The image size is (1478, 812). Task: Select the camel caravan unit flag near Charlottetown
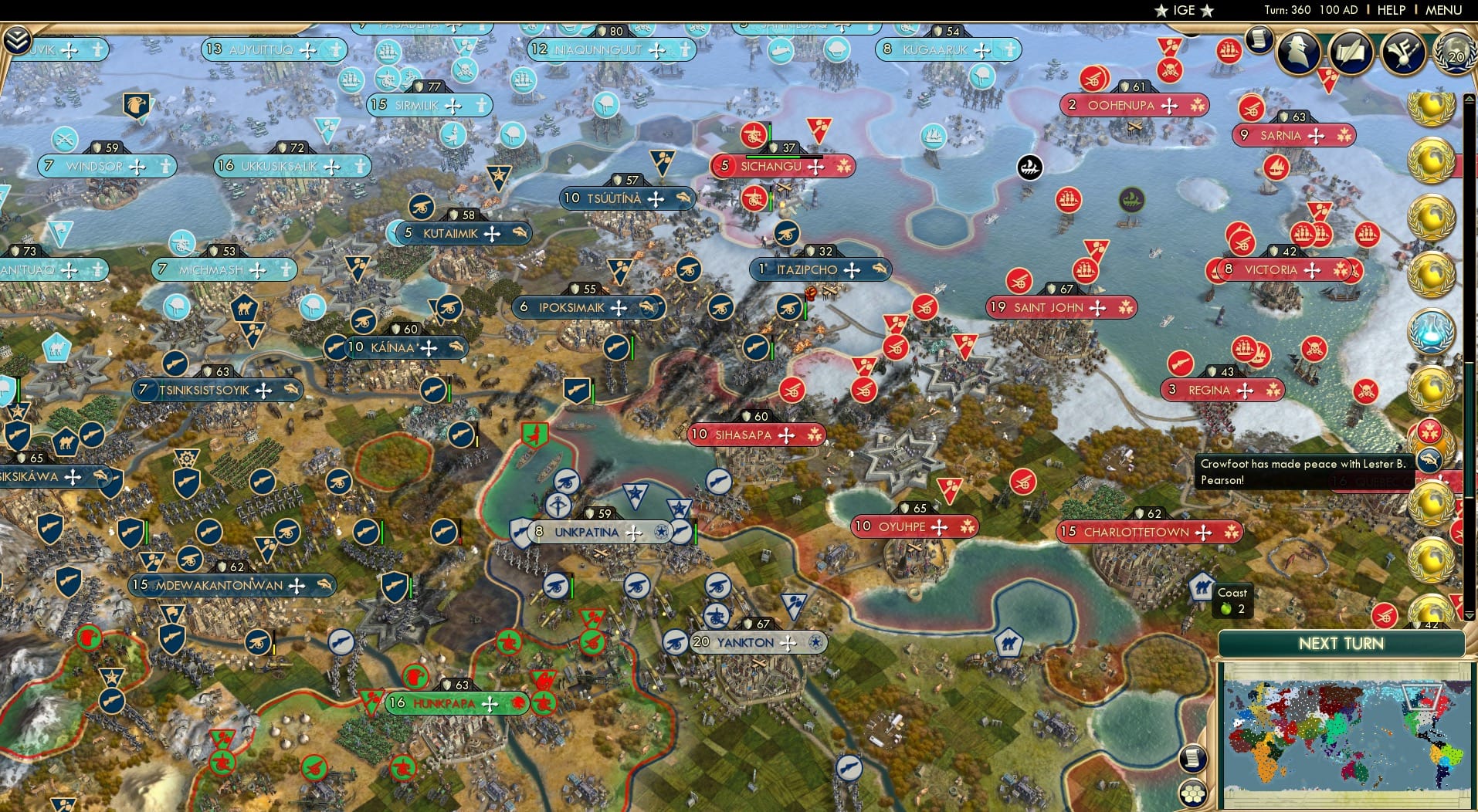click(1202, 588)
